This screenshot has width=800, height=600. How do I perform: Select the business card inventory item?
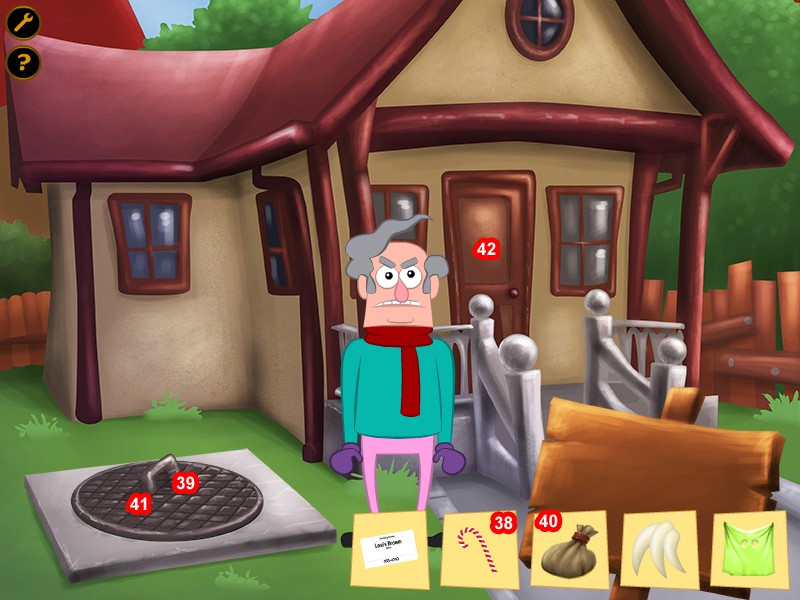pyautogui.click(x=392, y=549)
